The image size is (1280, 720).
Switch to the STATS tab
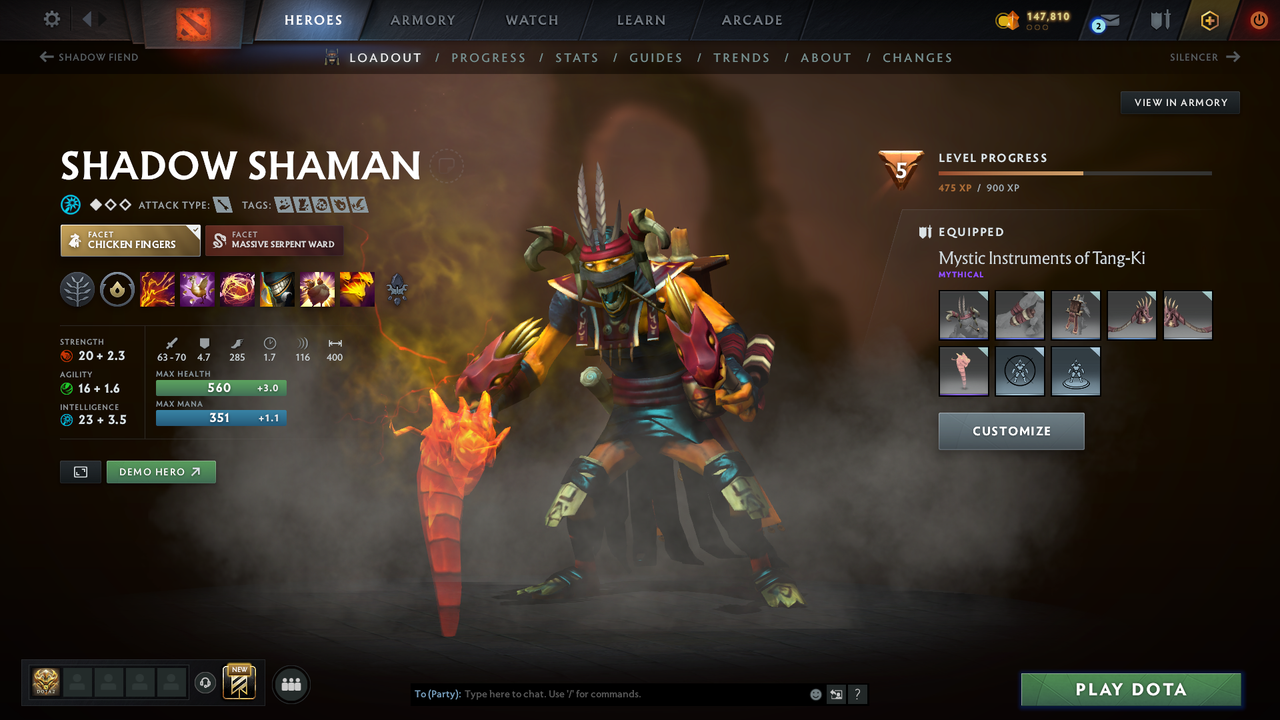pos(577,57)
